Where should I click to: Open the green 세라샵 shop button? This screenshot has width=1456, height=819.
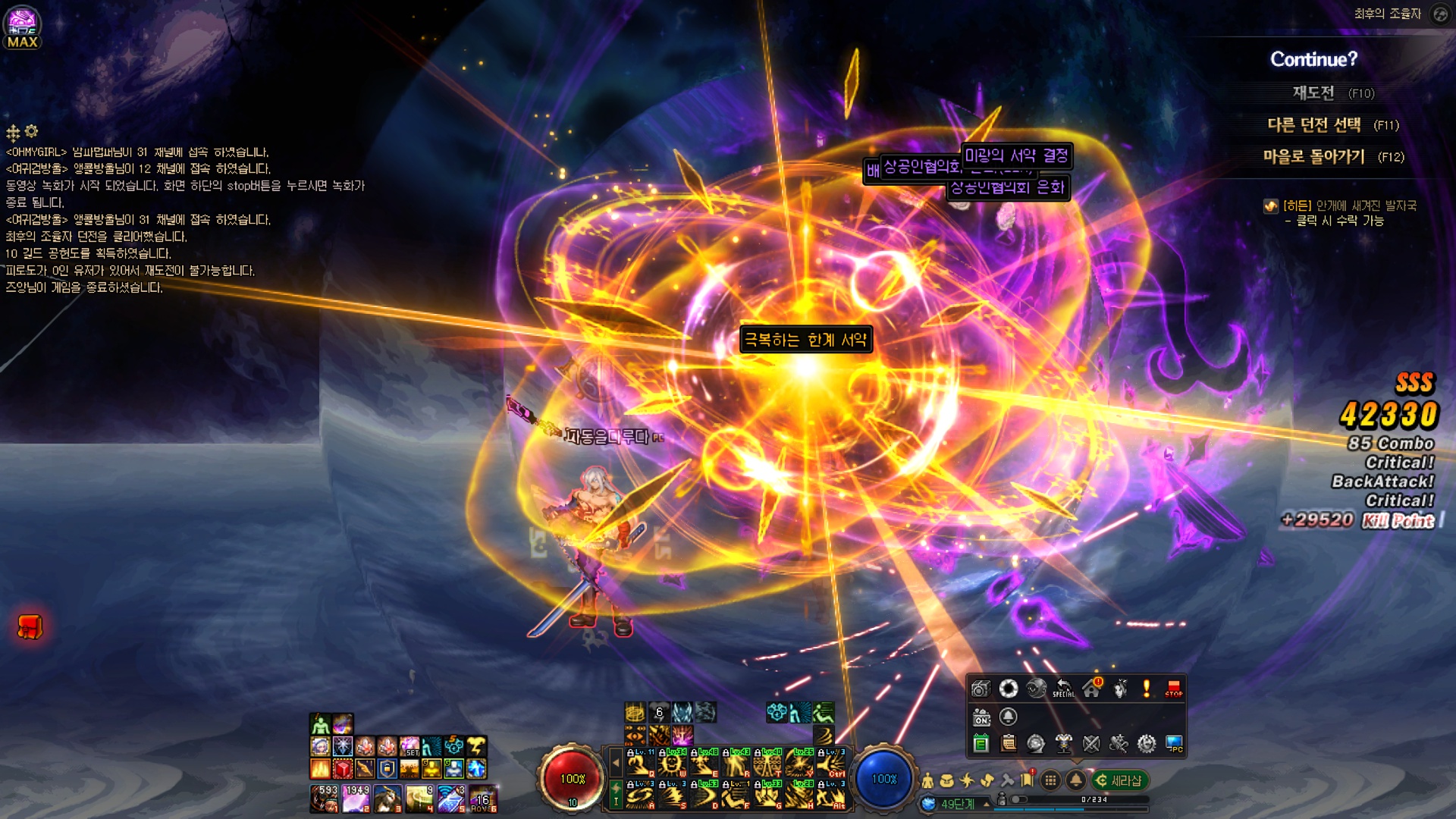coord(1119,780)
